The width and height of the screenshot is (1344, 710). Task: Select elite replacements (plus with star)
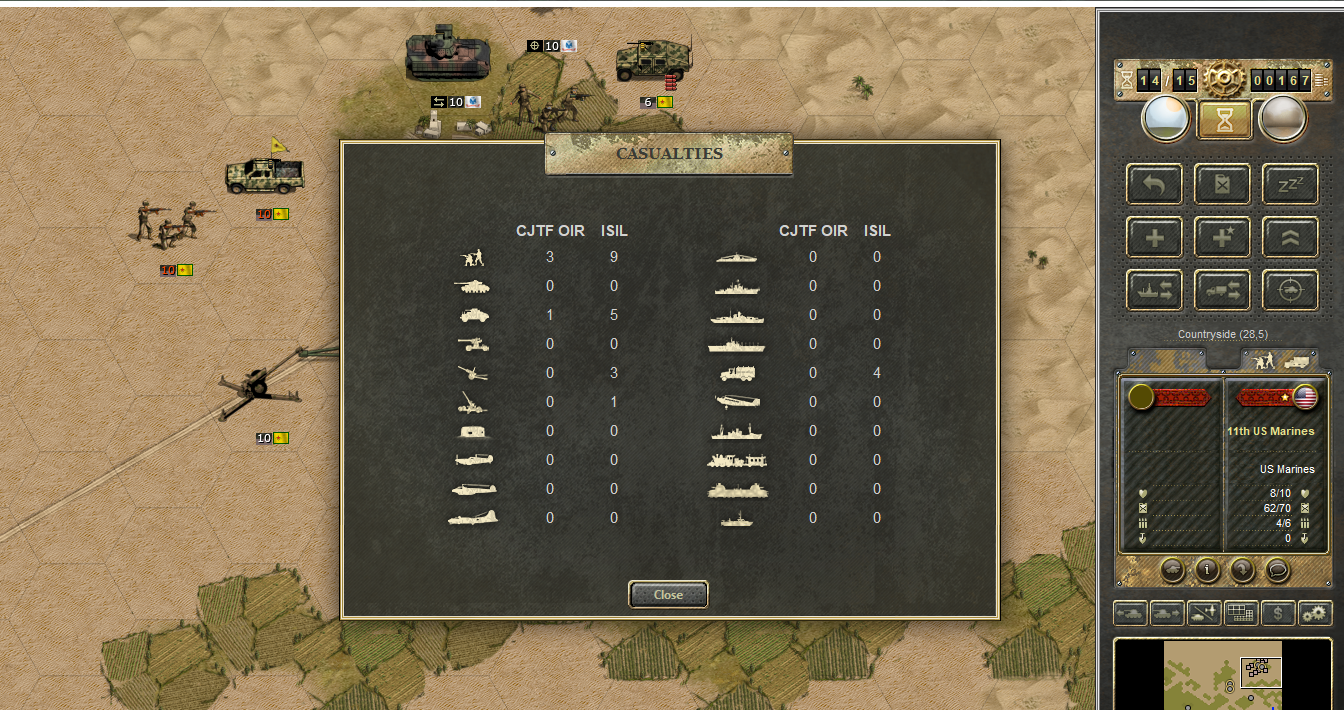(1222, 238)
